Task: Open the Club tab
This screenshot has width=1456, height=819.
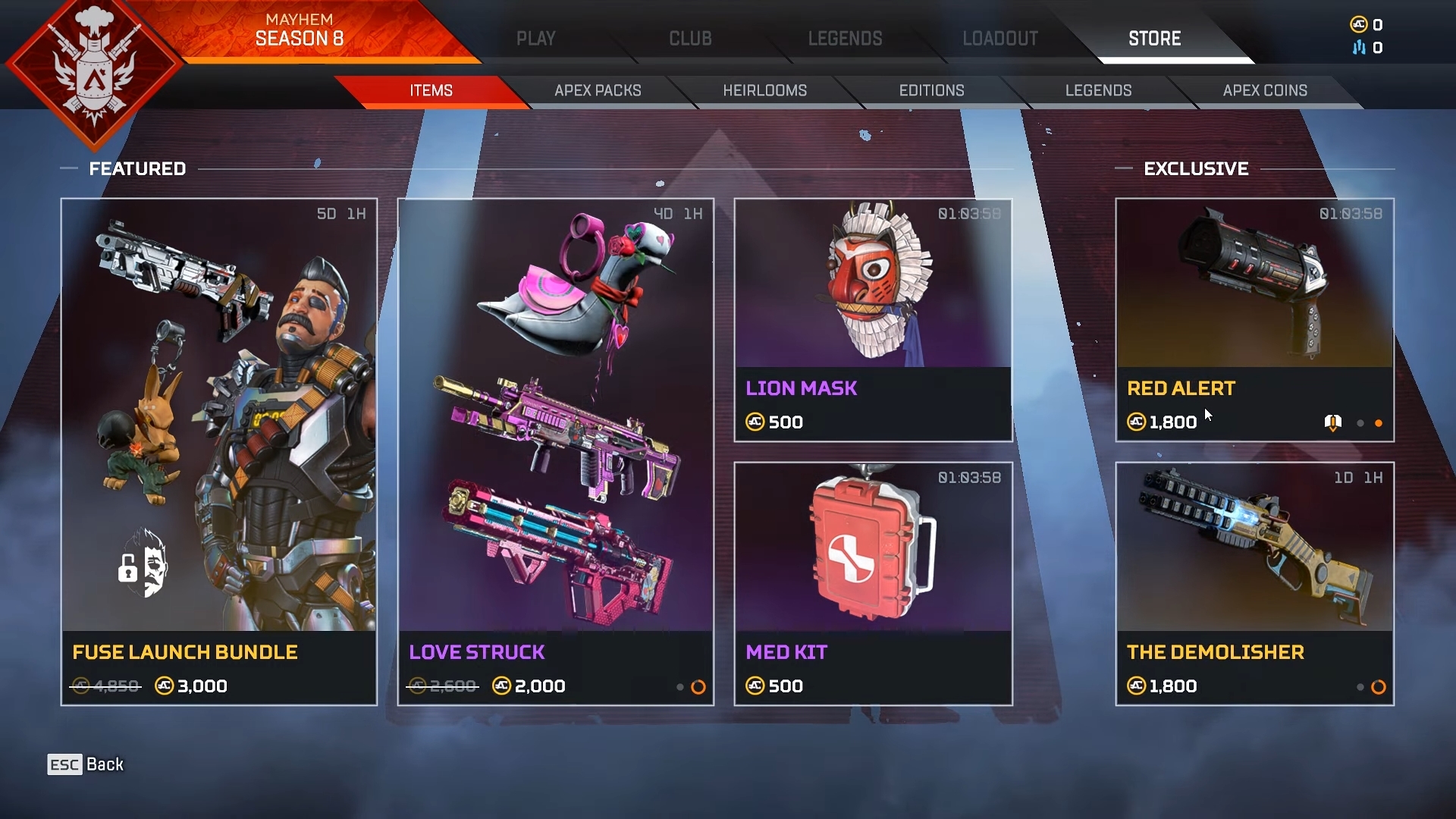Action: pos(690,39)
